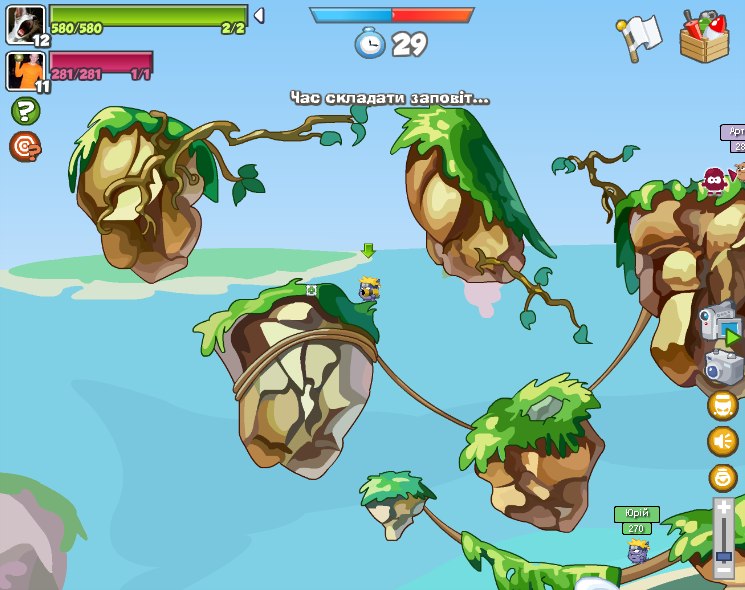
Task: Click the round button below the speaker
Action: (723, 477)
